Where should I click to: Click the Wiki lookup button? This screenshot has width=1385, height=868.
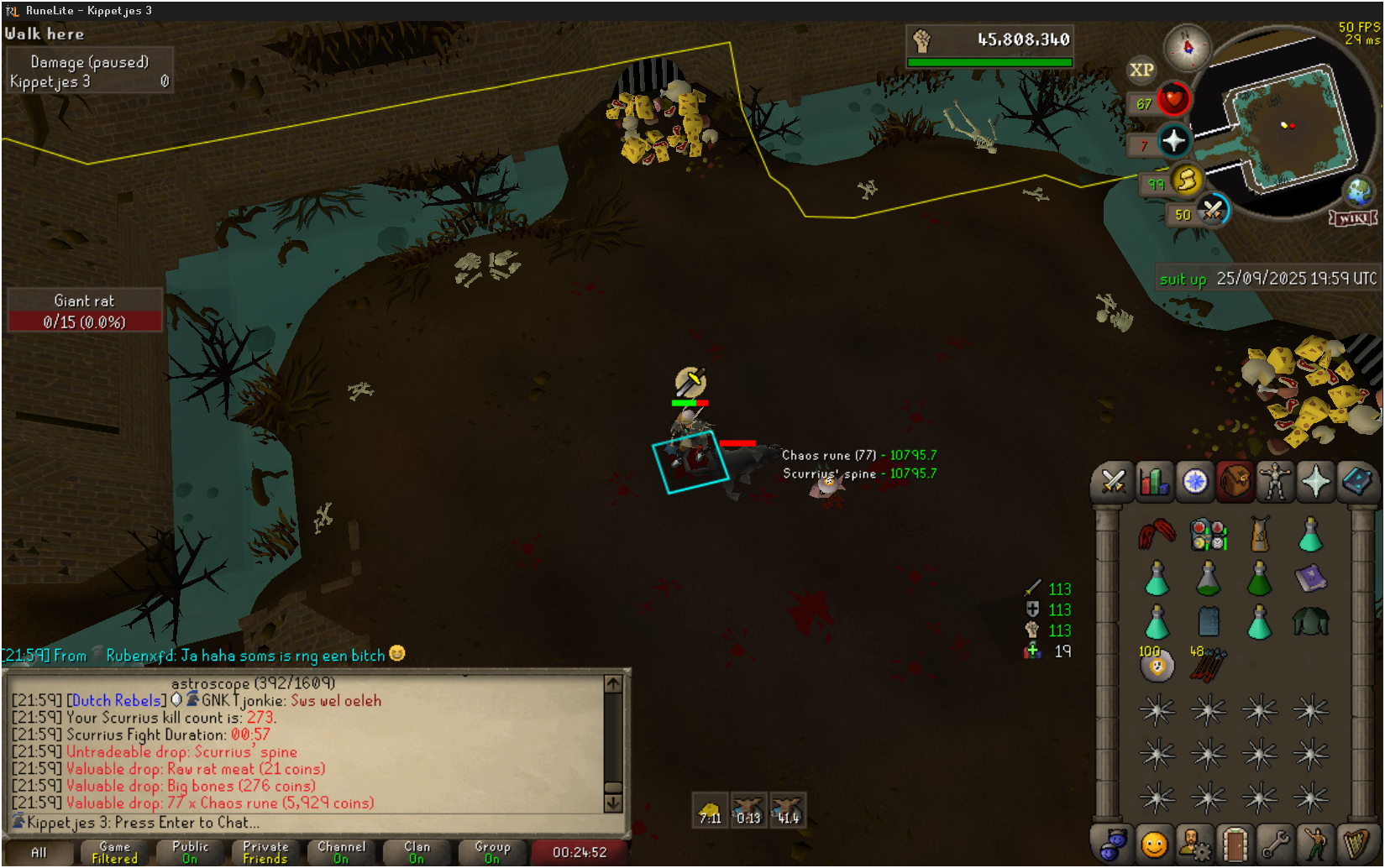pyautogui.click(x=1353, y=218)
